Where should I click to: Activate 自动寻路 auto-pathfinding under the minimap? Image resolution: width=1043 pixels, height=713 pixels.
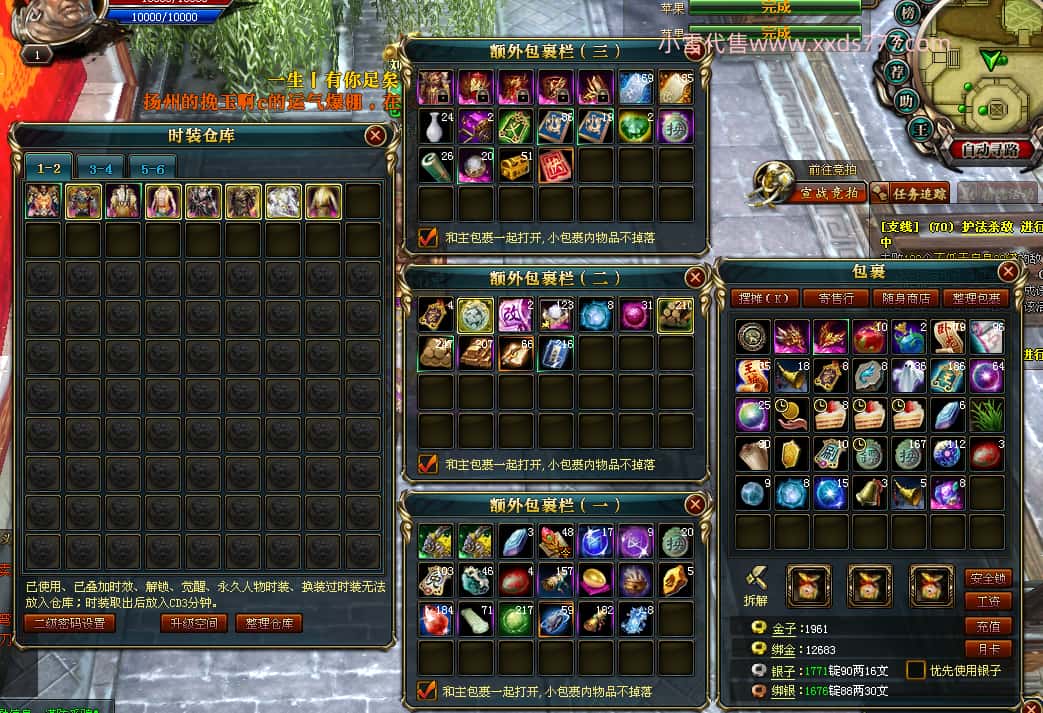[990, 150]
